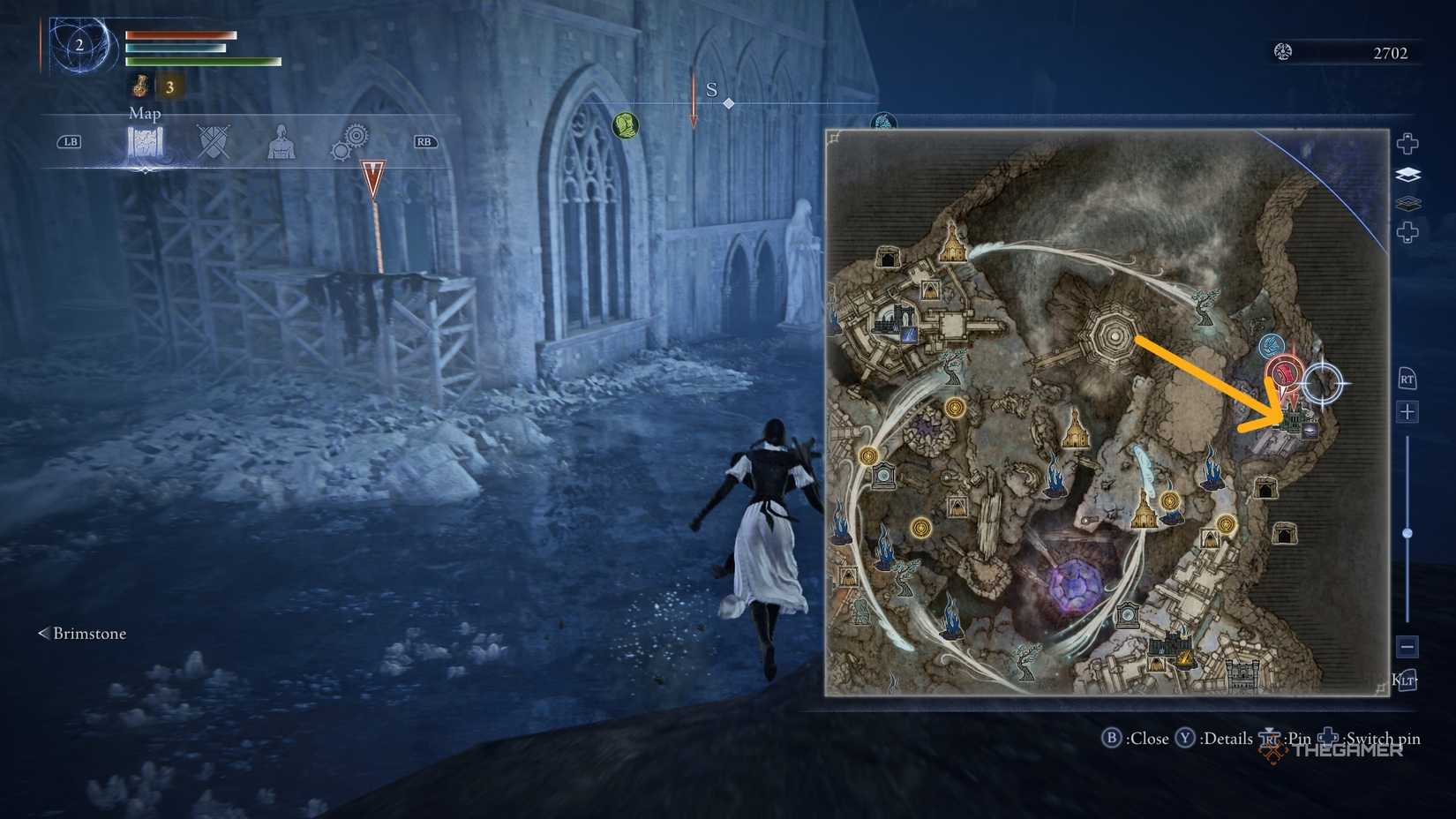Click the Brimstone location label
Screen dimensions: 1456x819
point(88,634)
